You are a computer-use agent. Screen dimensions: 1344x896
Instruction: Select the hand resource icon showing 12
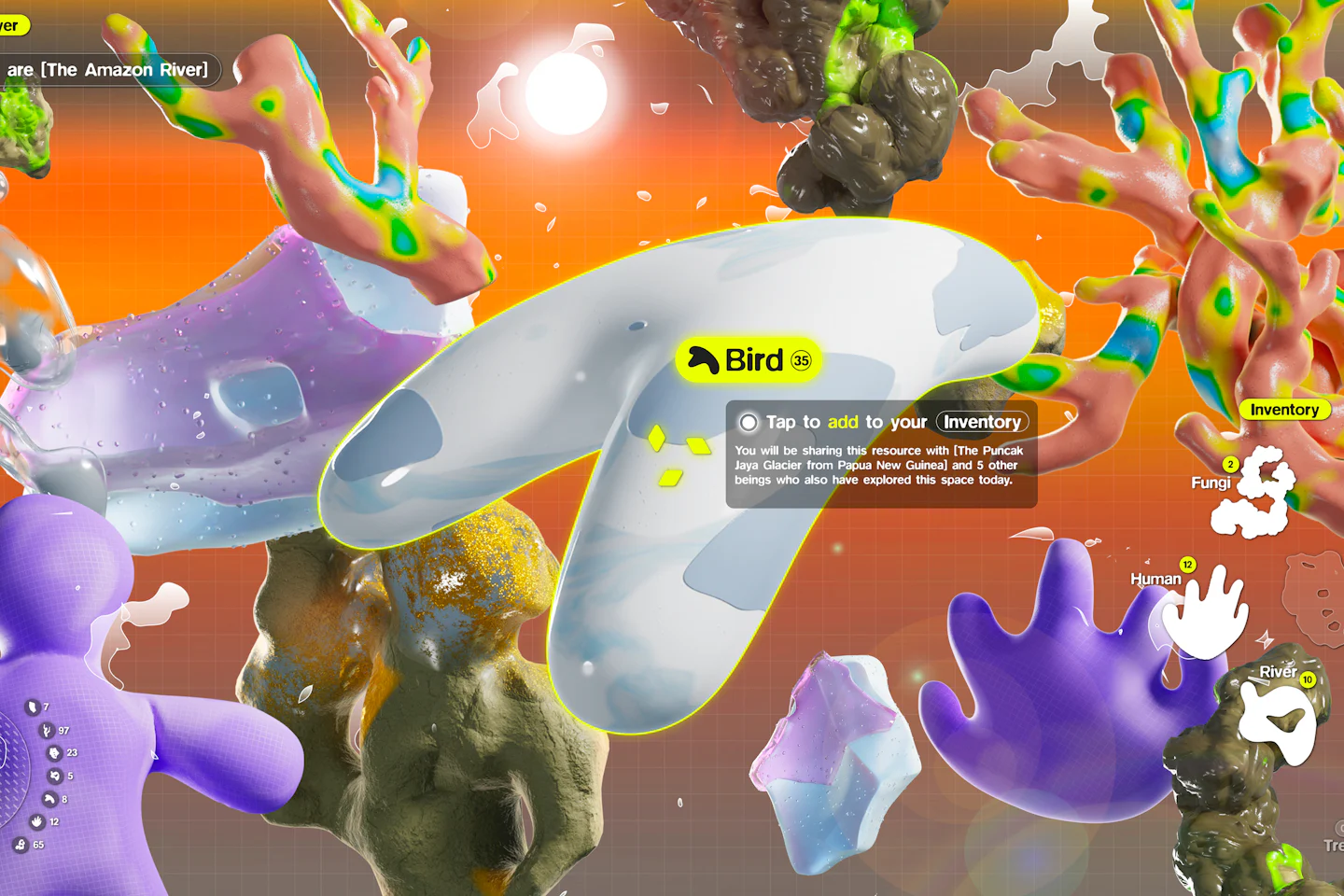[37, 821]
